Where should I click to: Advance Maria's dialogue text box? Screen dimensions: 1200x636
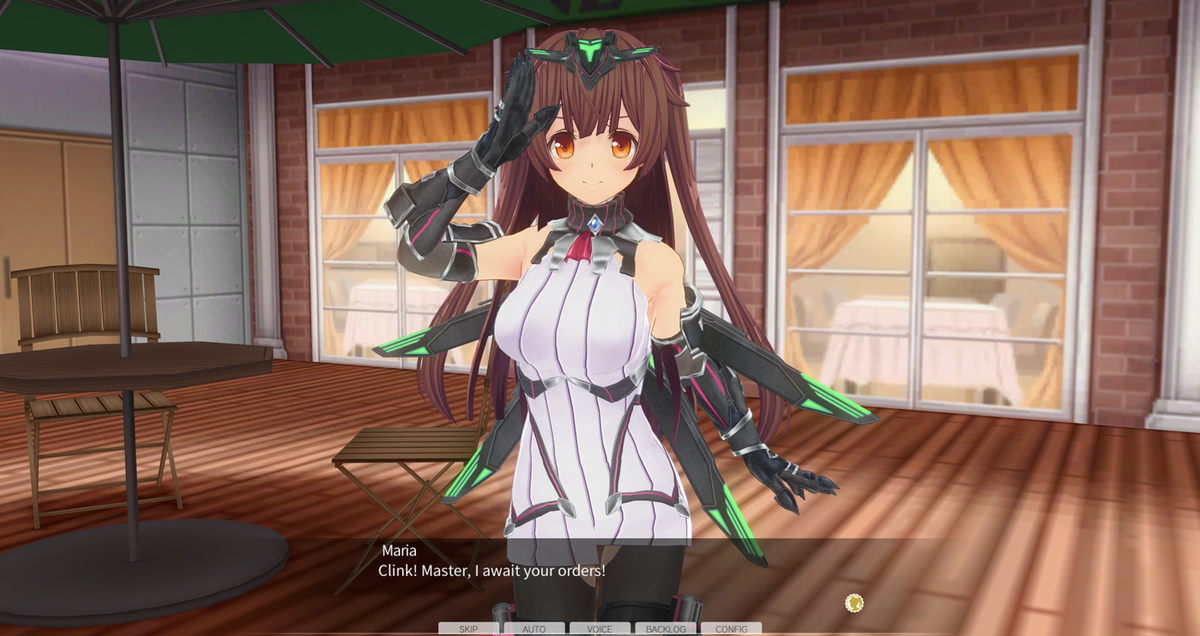pyautogui.click(x=600, y=573)
